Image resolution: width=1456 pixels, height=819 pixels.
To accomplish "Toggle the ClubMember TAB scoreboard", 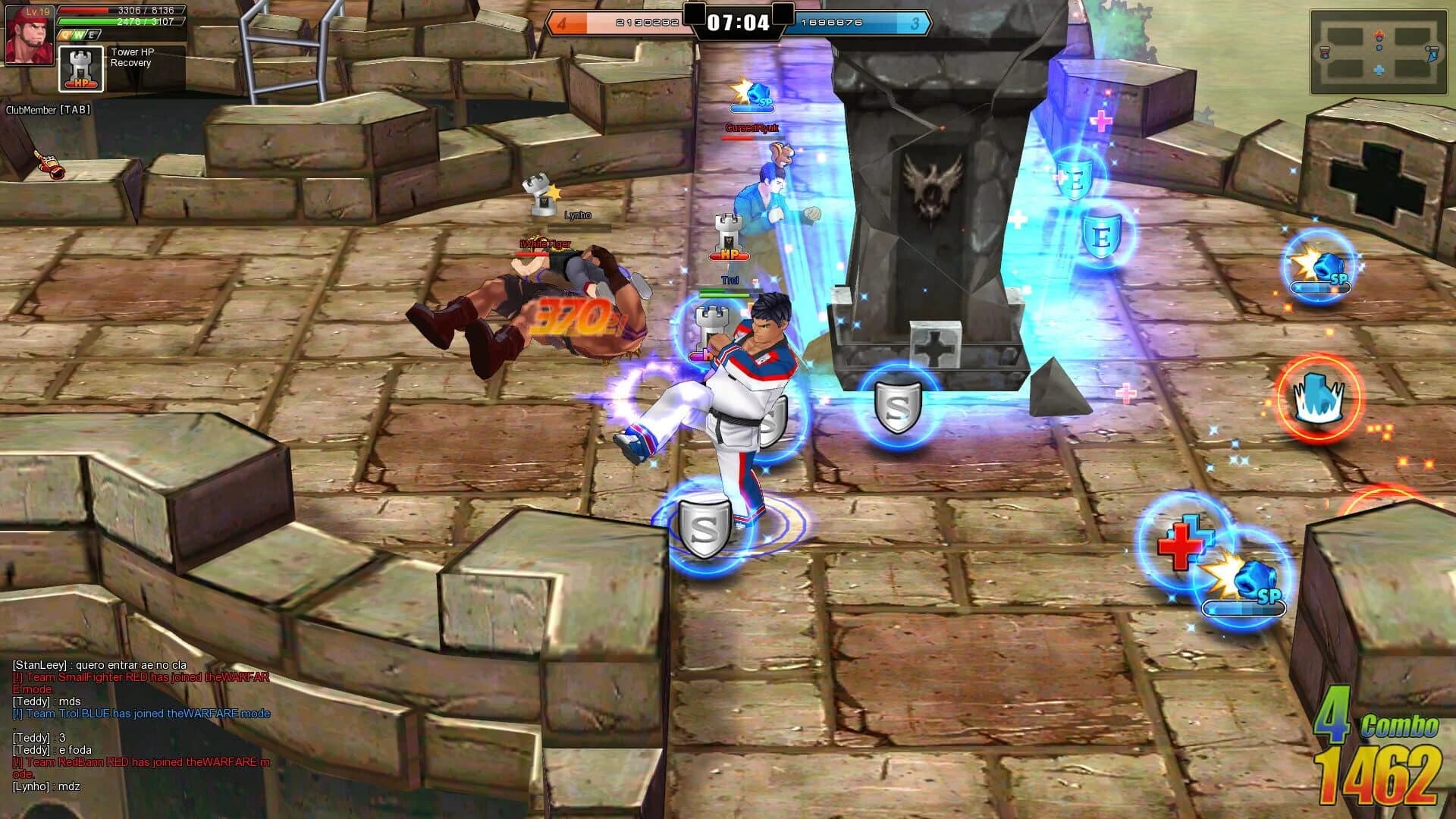I will (x=49, y=108).
